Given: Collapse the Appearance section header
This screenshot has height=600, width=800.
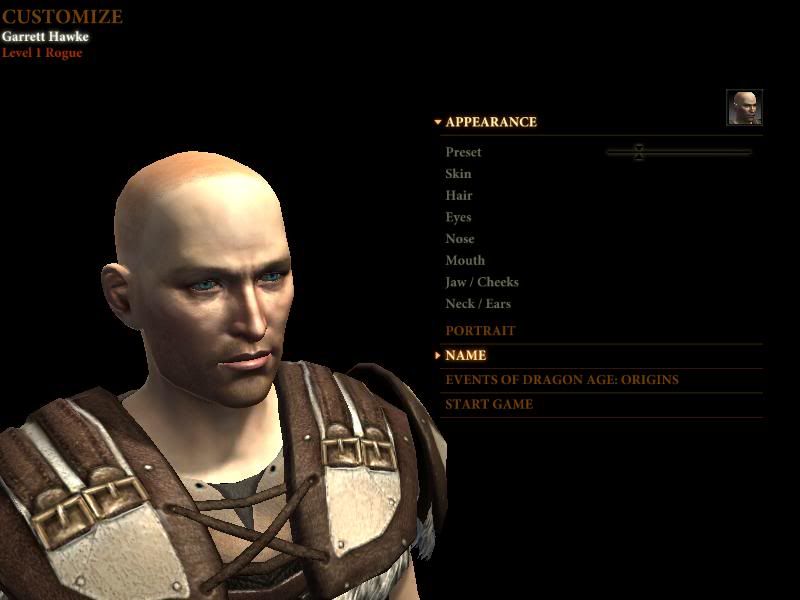Looking at the screenshot, I should [x=490, y=122].
